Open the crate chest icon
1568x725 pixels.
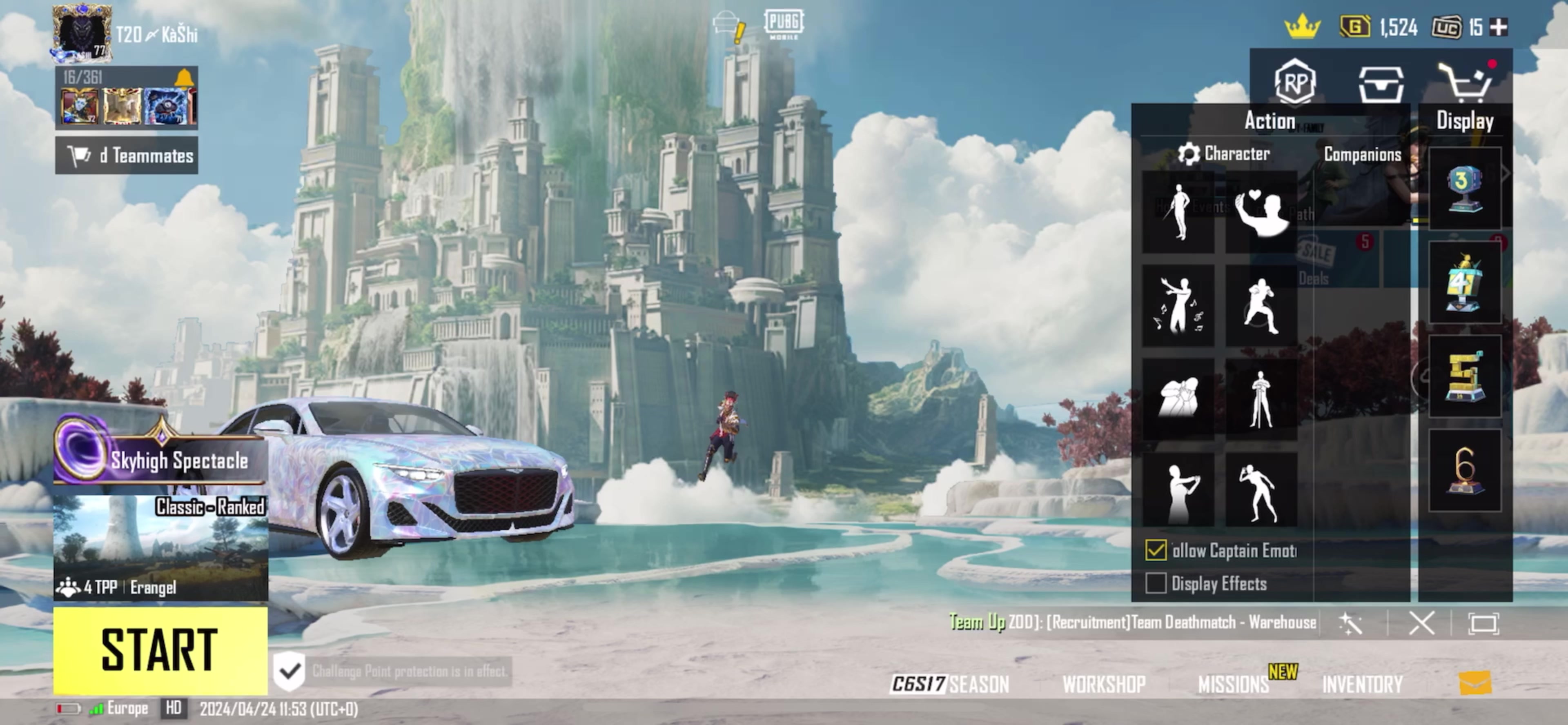point(1381,85)
